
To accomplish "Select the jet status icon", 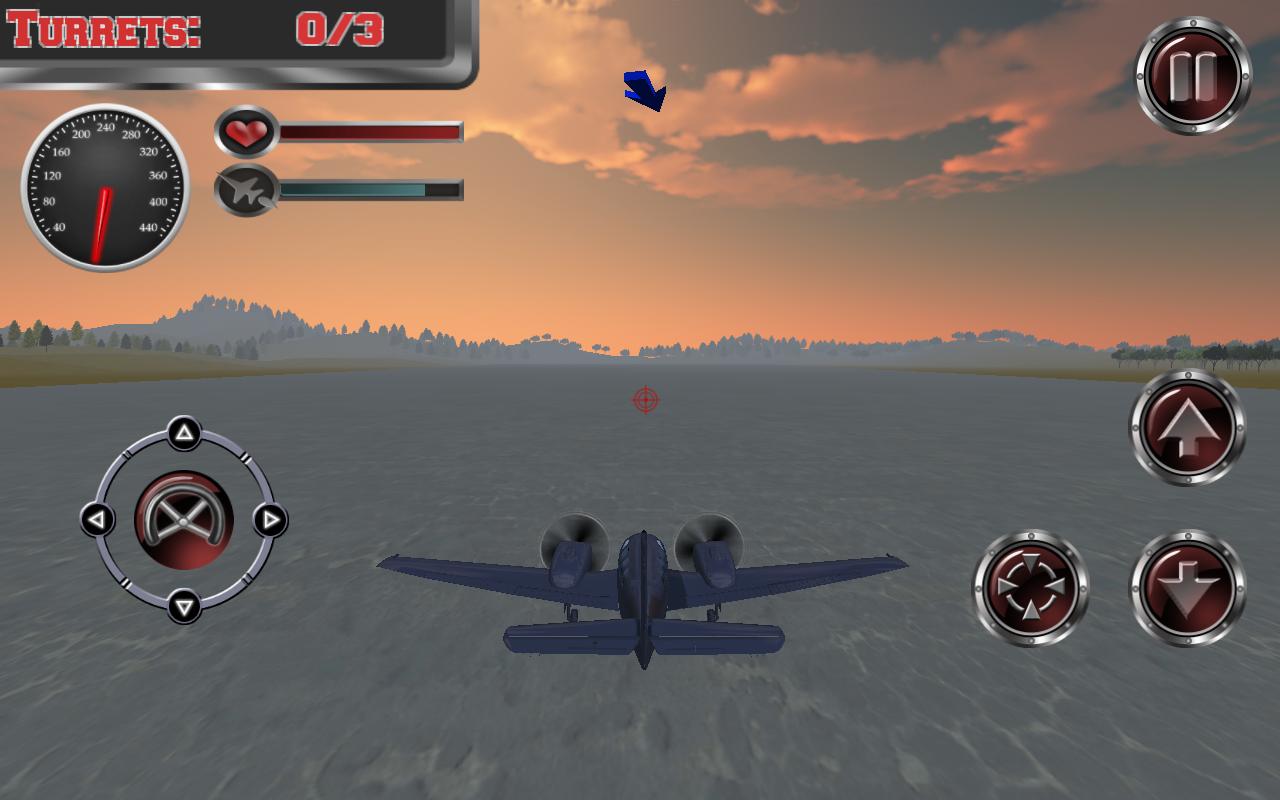I will pos(247,191).
